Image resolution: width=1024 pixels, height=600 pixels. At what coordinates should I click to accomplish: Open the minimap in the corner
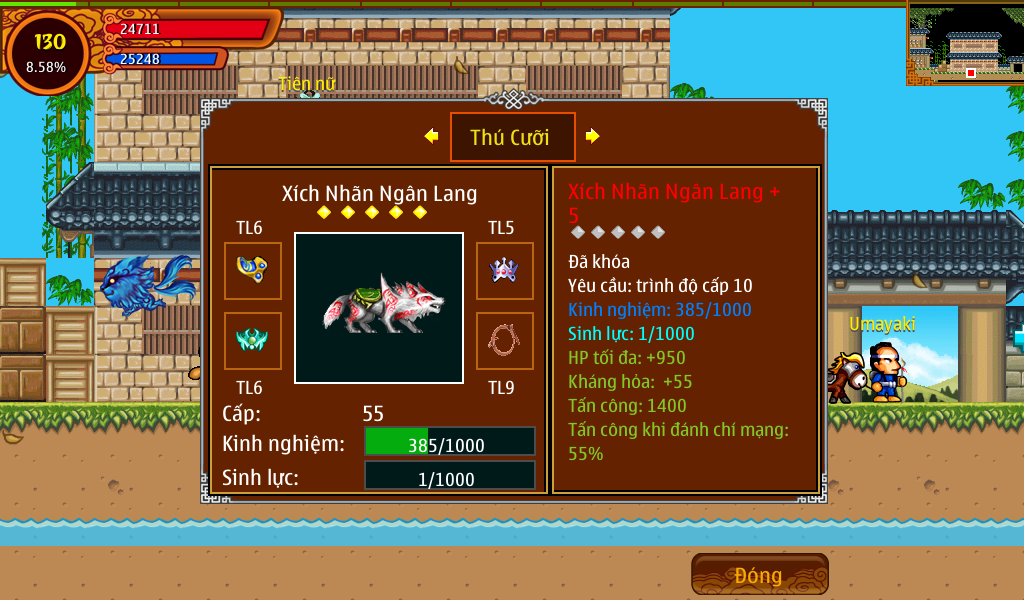pyautogui.click(x=965, y=42)
